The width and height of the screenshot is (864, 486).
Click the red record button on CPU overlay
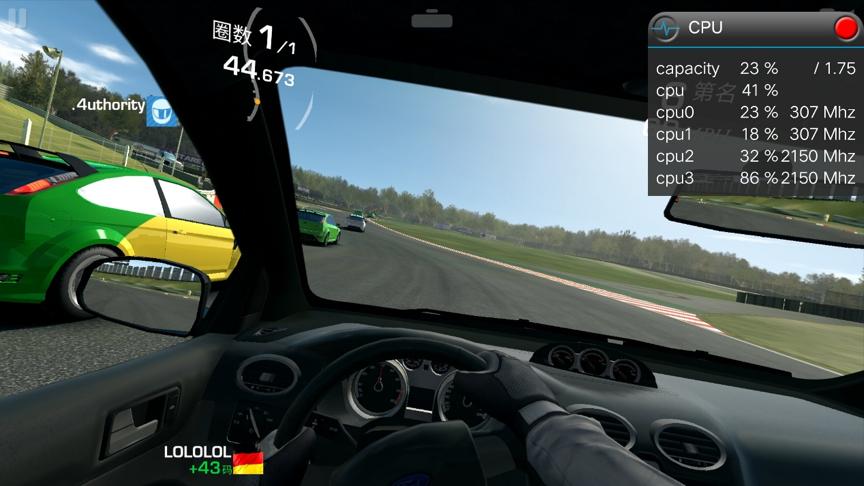pos(845,28)
